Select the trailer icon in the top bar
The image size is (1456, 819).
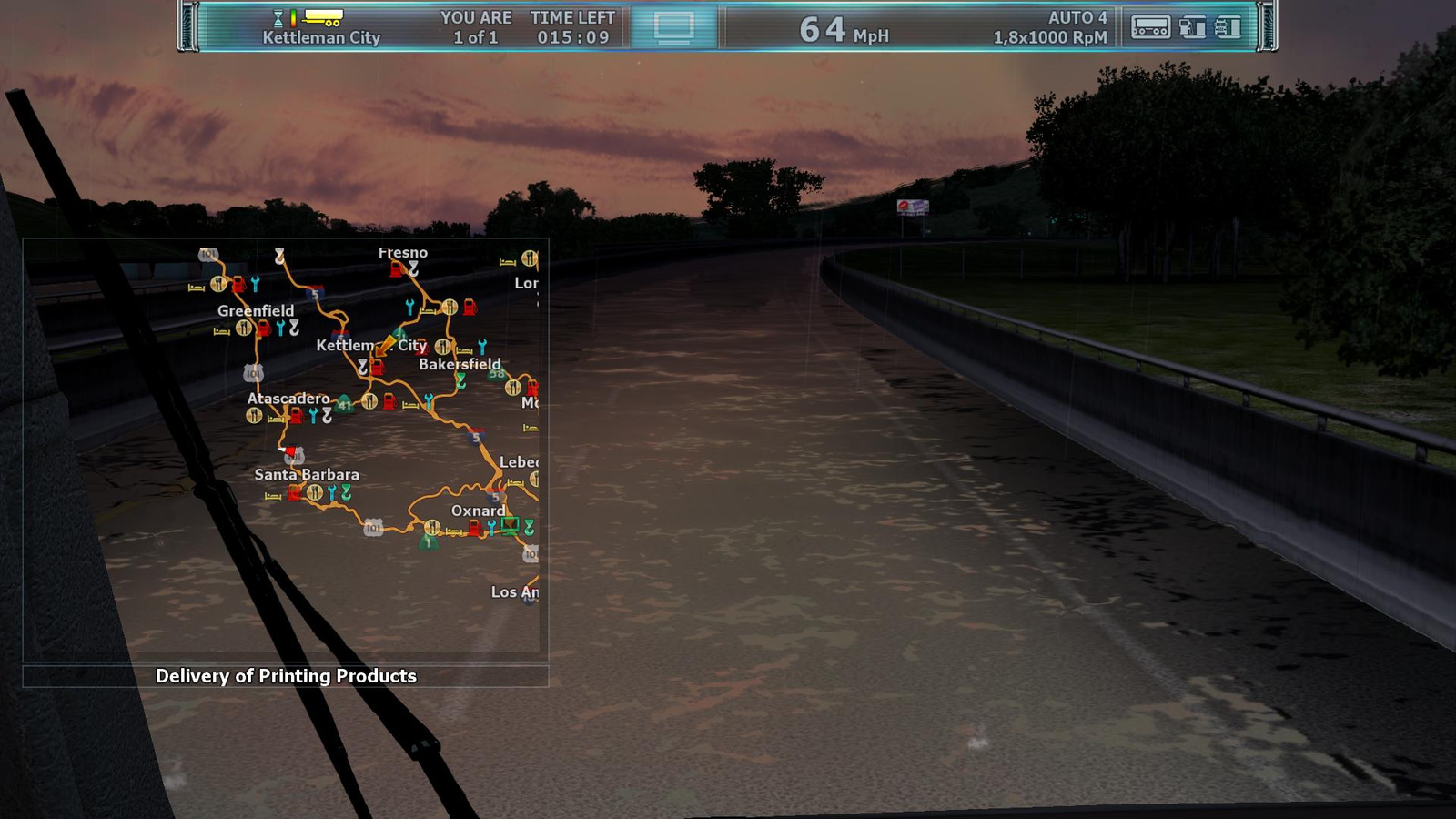point(1150,27)
